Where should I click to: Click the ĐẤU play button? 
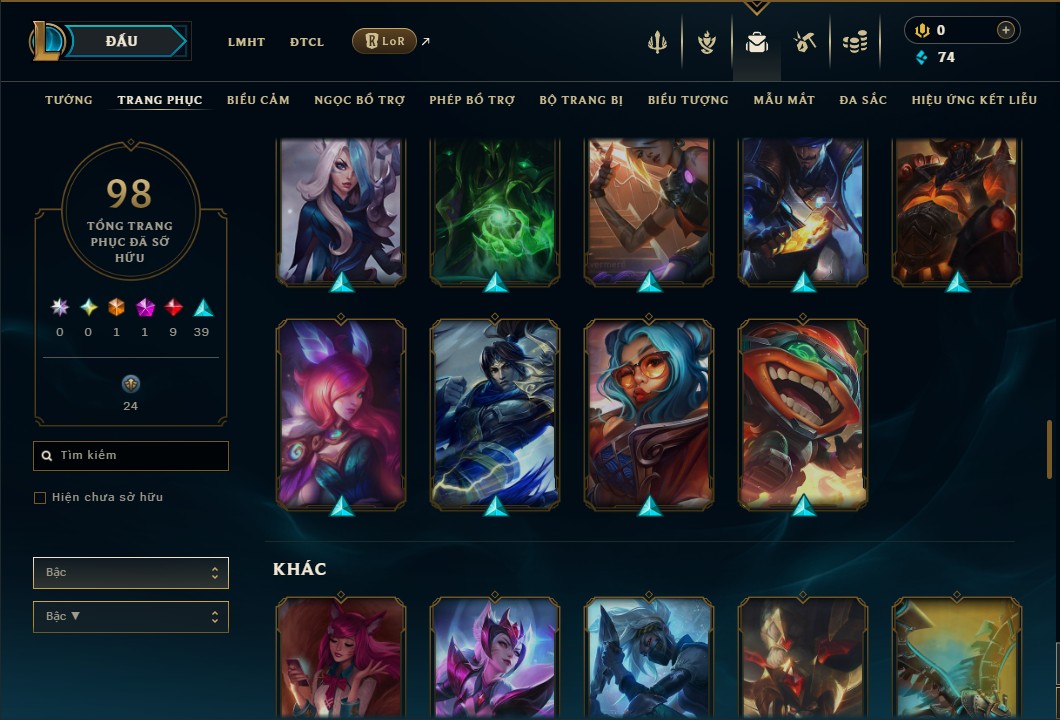pyautogui.click(x=122, y=41)
